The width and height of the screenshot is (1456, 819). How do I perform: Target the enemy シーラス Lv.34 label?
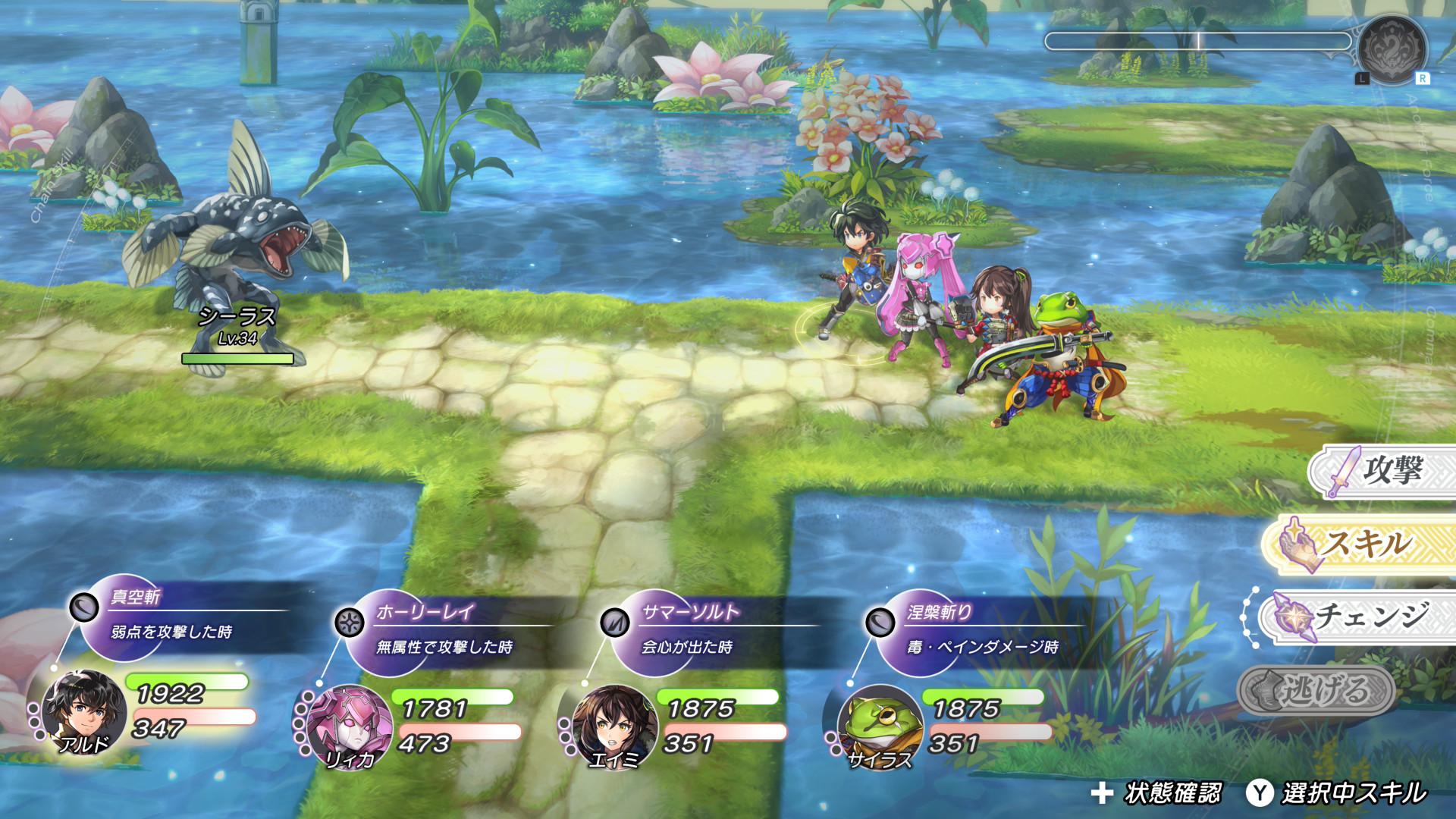coord(237,326)
